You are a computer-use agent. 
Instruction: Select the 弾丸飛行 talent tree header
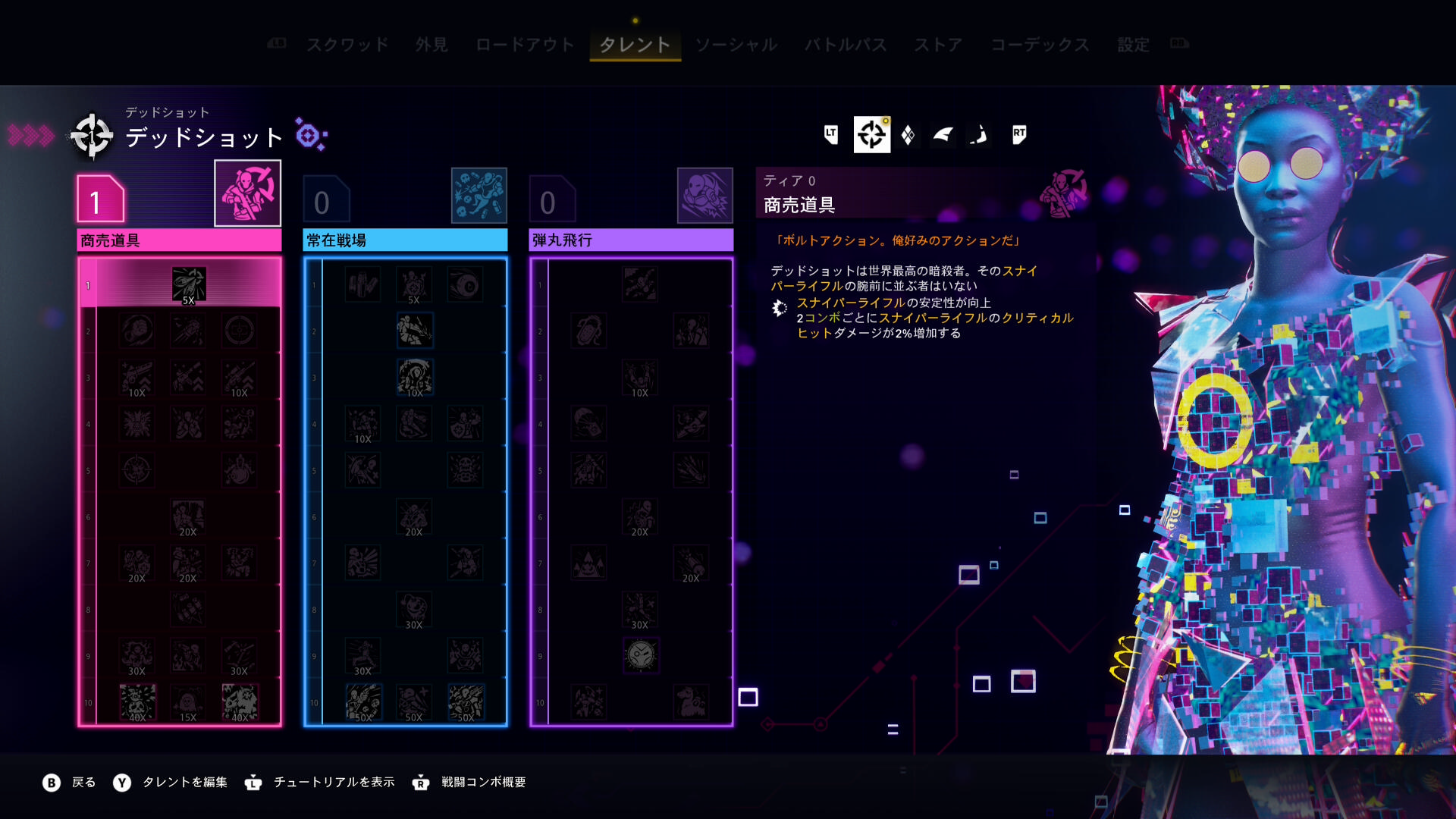point(631,240)
